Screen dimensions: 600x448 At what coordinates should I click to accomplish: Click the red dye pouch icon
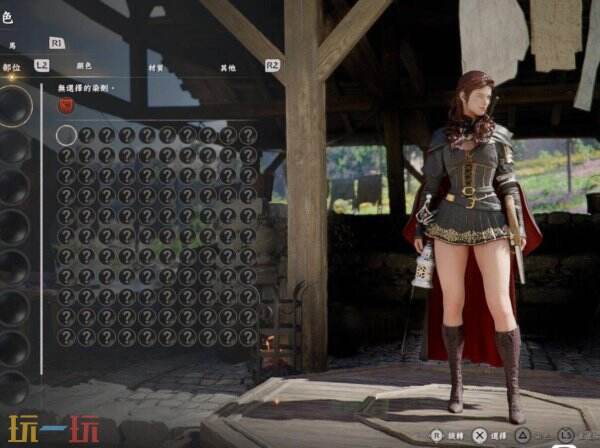(x=66, y=105)
